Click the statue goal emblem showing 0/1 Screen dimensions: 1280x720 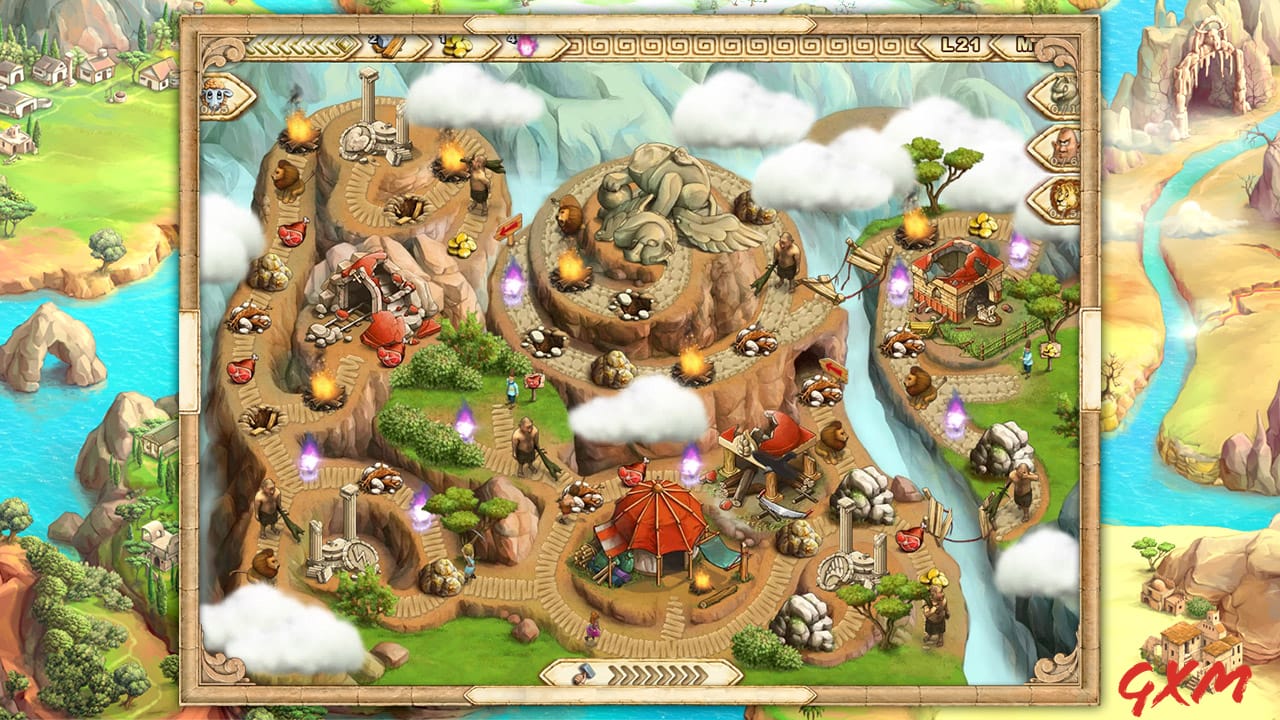coord(1060,95)
